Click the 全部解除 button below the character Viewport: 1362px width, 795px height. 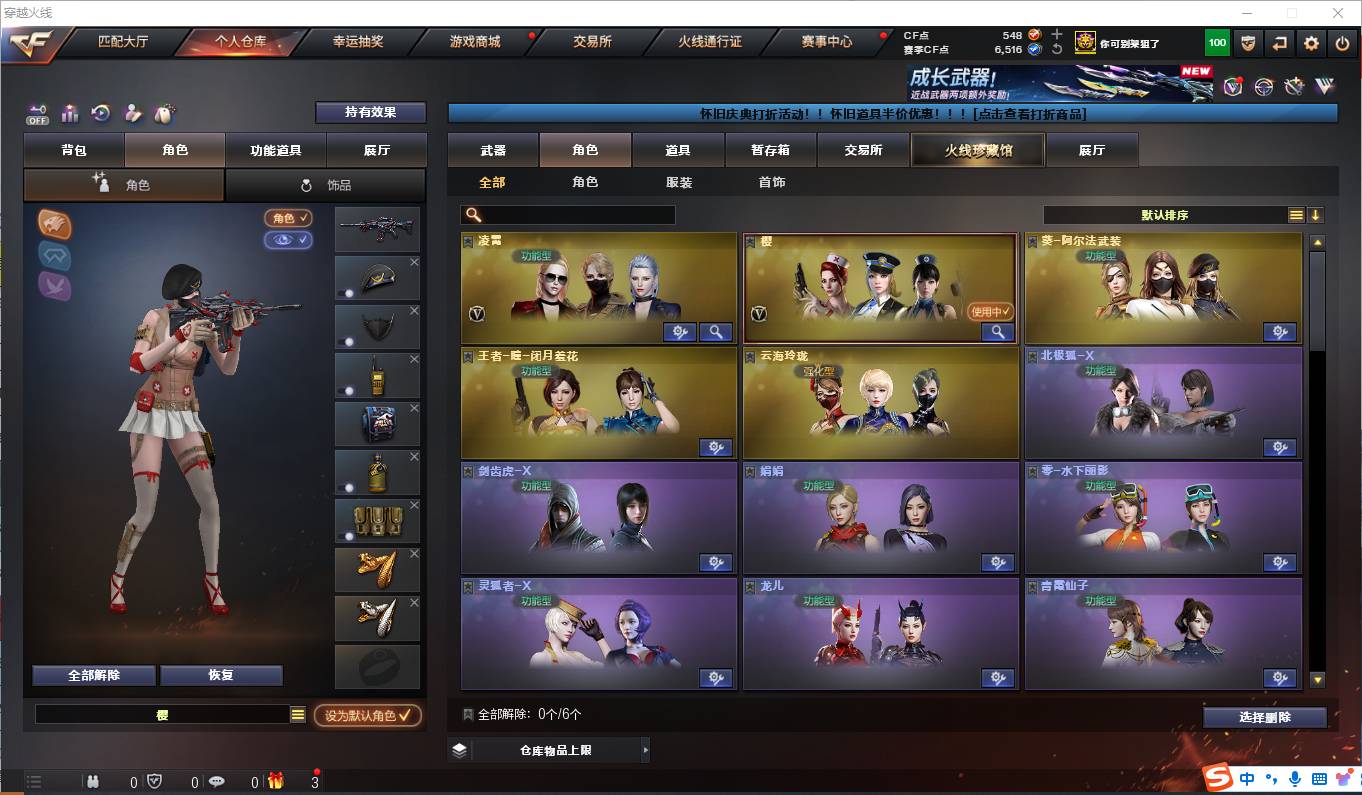tap(95, 675)
